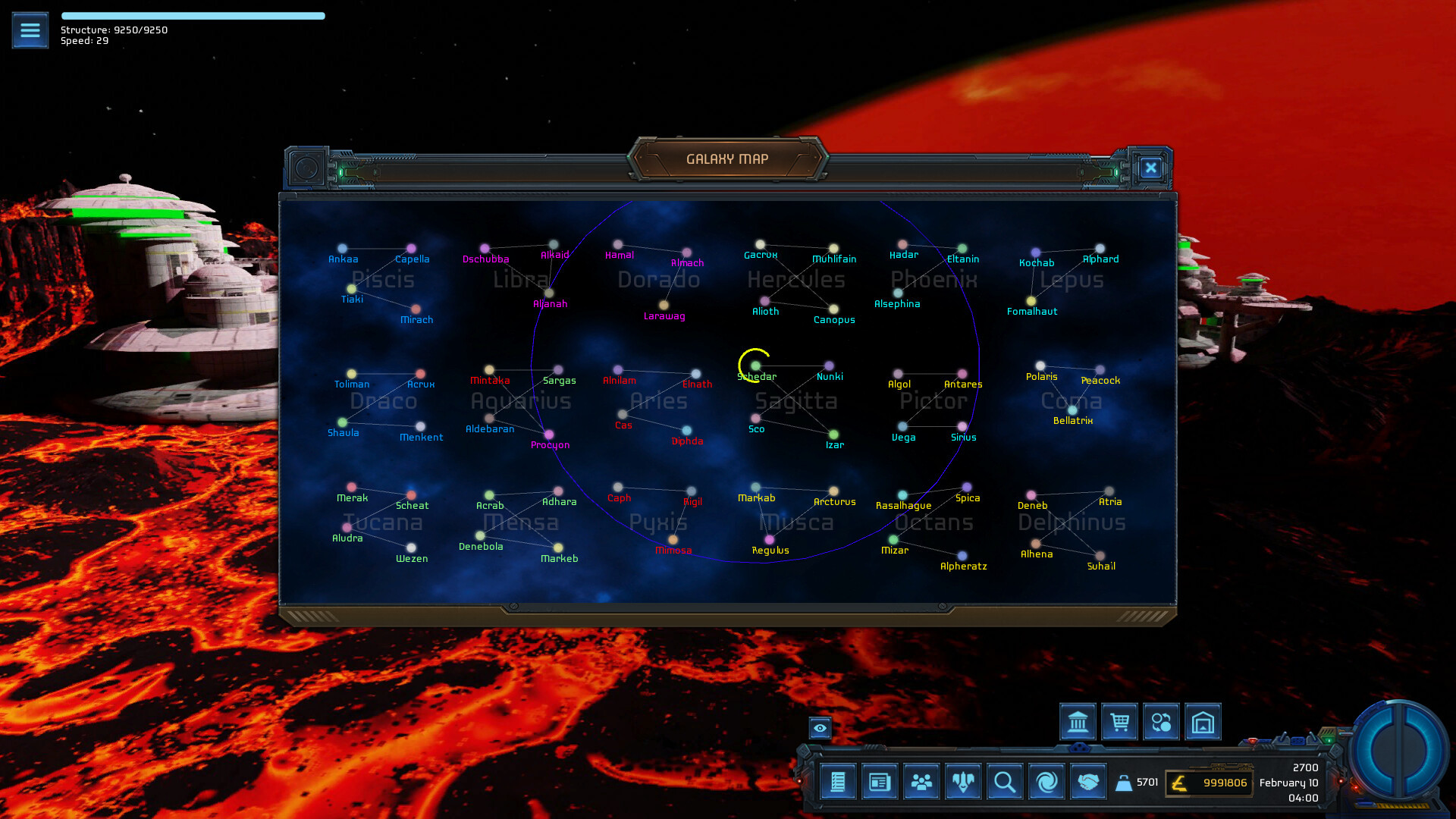The width and height of the screenshot is (1456, 819).
Task: Select the Schedar star system
Action: click(755, 366)
